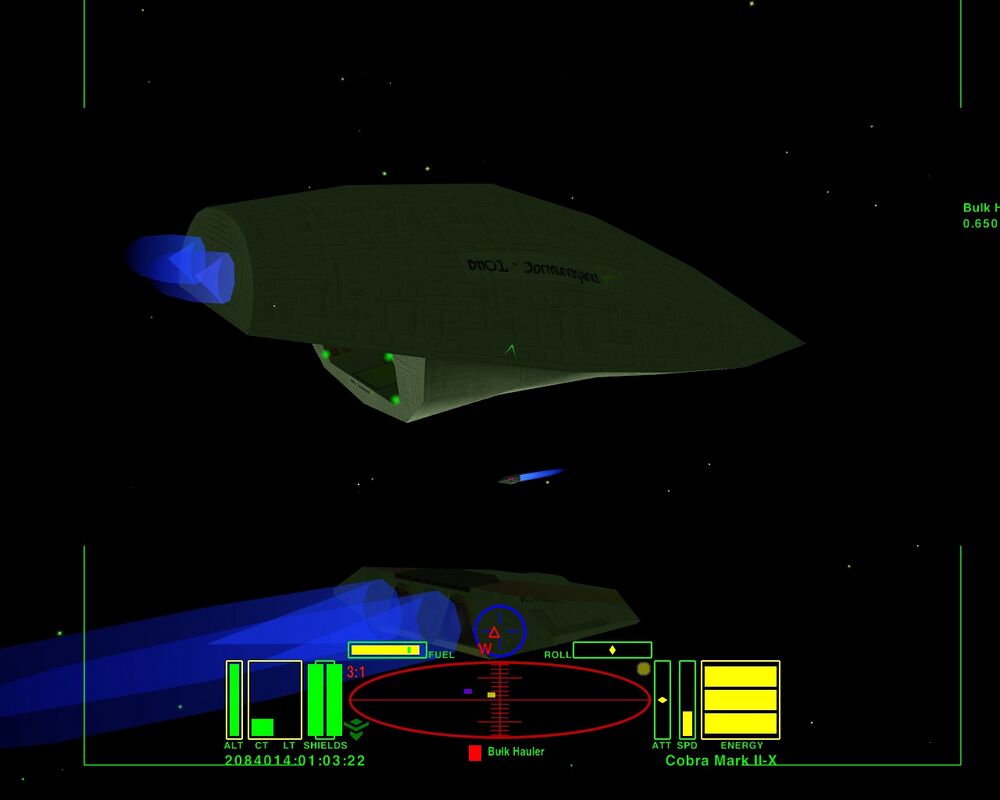The width and height of the screenshot is (1000, 800).
Task: Click the red Bulk Hauler missile target indicator
Action: pos(475,752)
